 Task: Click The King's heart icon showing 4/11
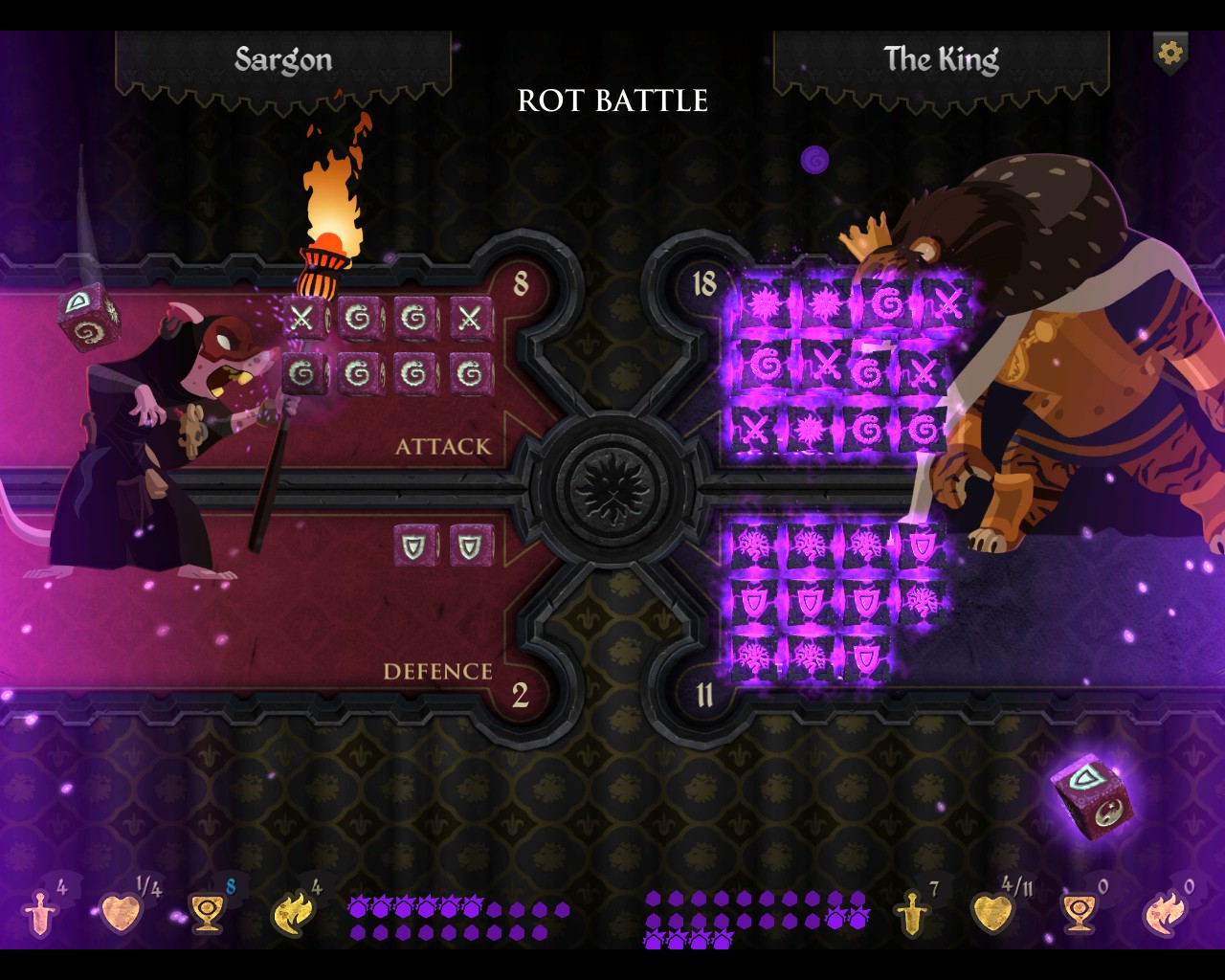tap(991, 914)
